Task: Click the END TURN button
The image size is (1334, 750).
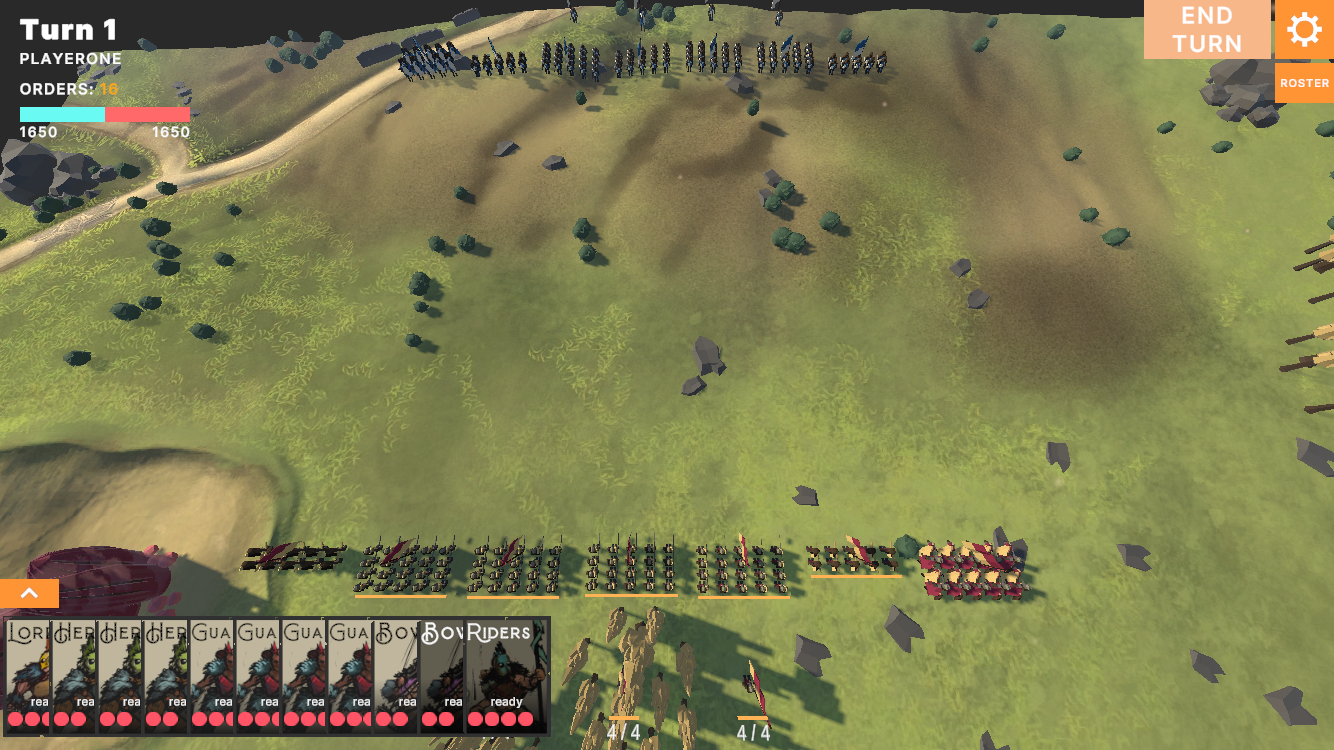Action: tap(1207, 29)
